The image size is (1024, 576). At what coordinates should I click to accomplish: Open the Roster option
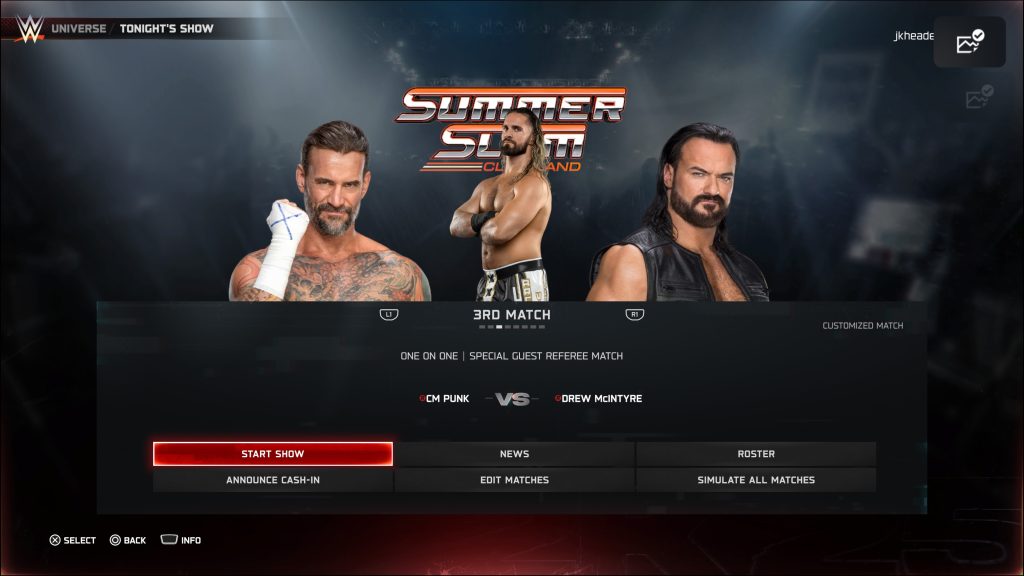[756, 454]
